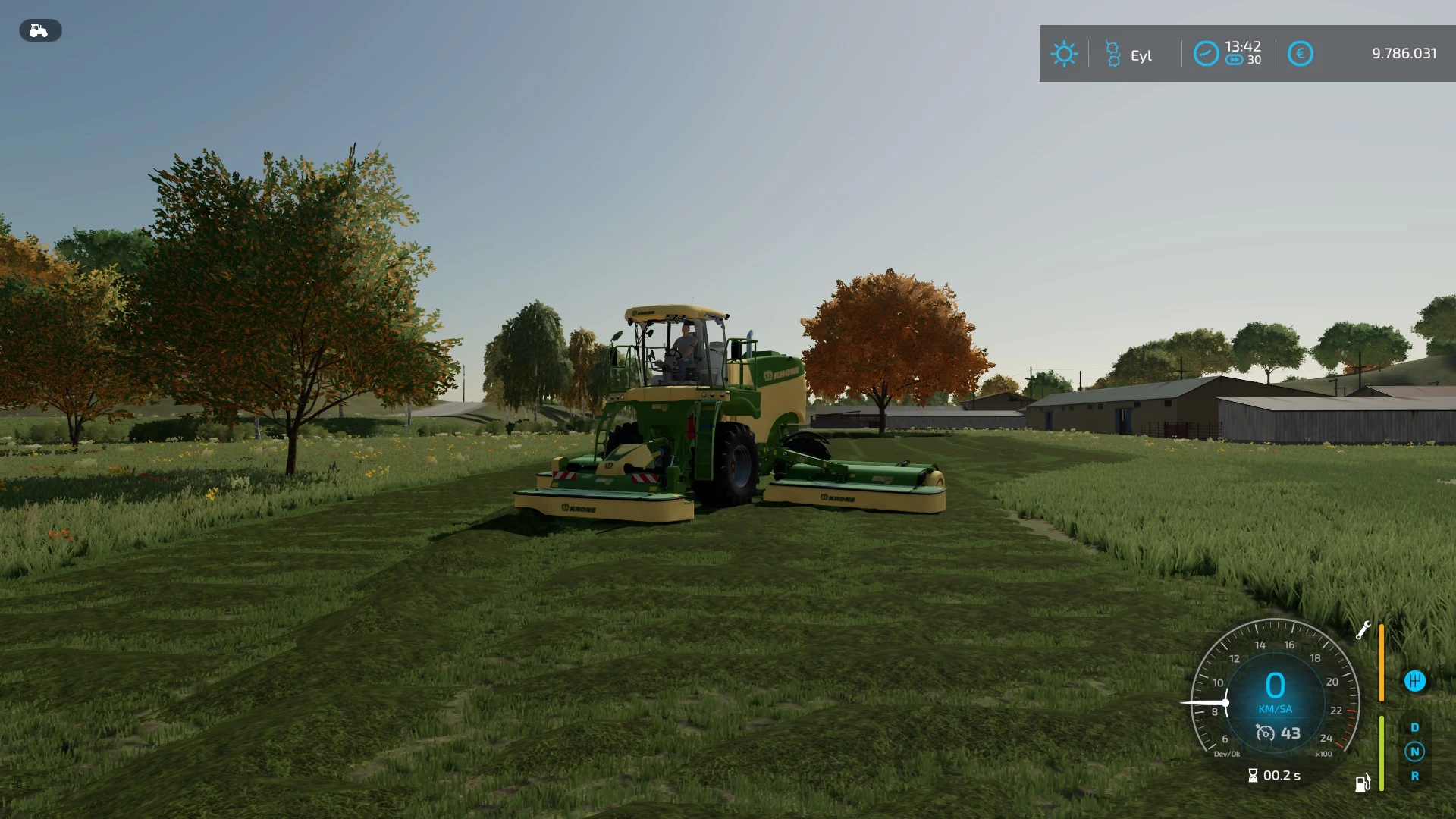Click the money balance reading 9.786.031
The width and height of the screenshot is (1456, 819).
point(1404,53)
